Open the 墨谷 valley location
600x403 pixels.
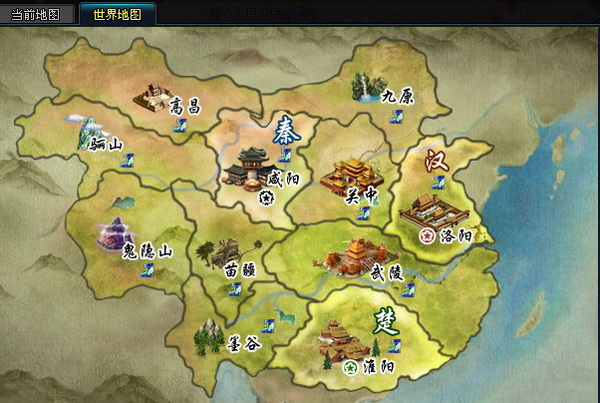click(x=209, y=335)
